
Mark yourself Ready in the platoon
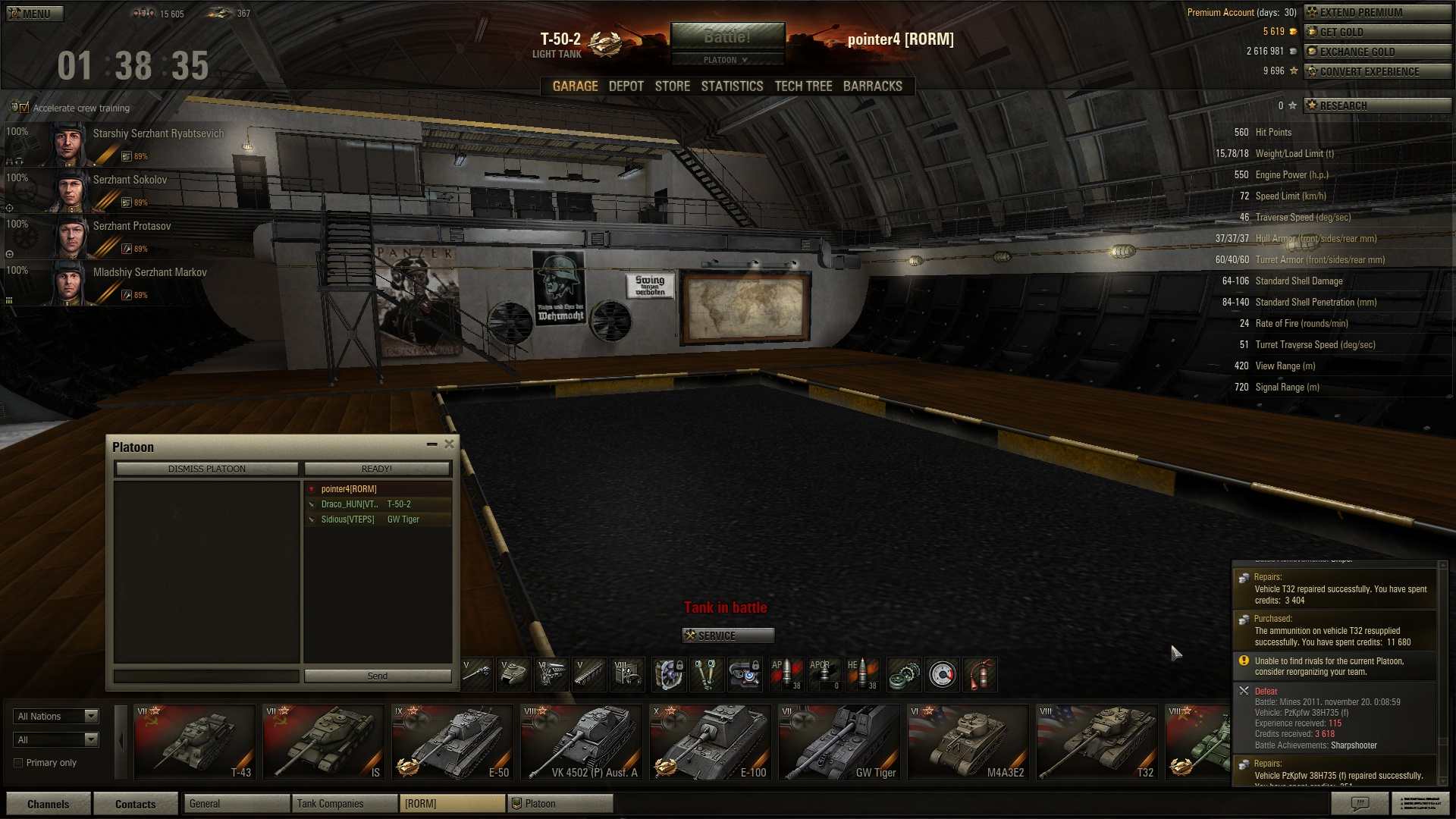[377, 469]
